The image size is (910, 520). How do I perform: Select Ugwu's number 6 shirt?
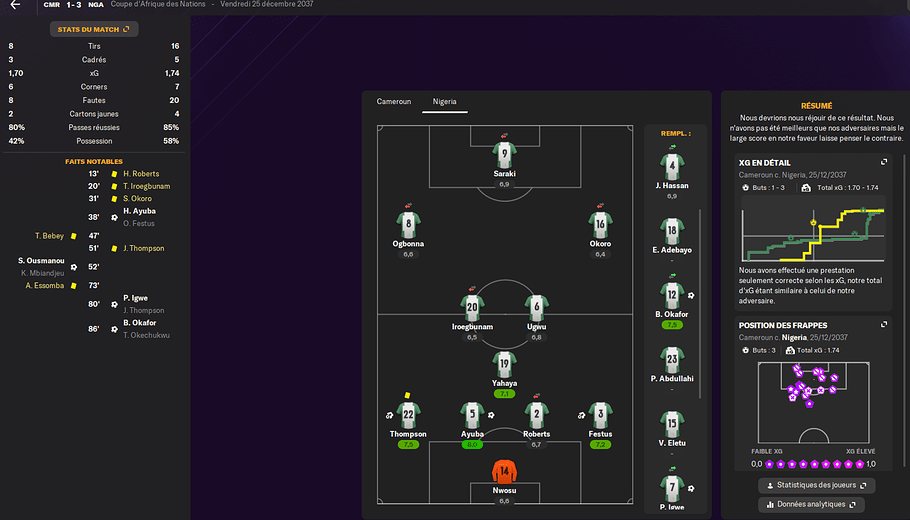[x=536, y=308]
